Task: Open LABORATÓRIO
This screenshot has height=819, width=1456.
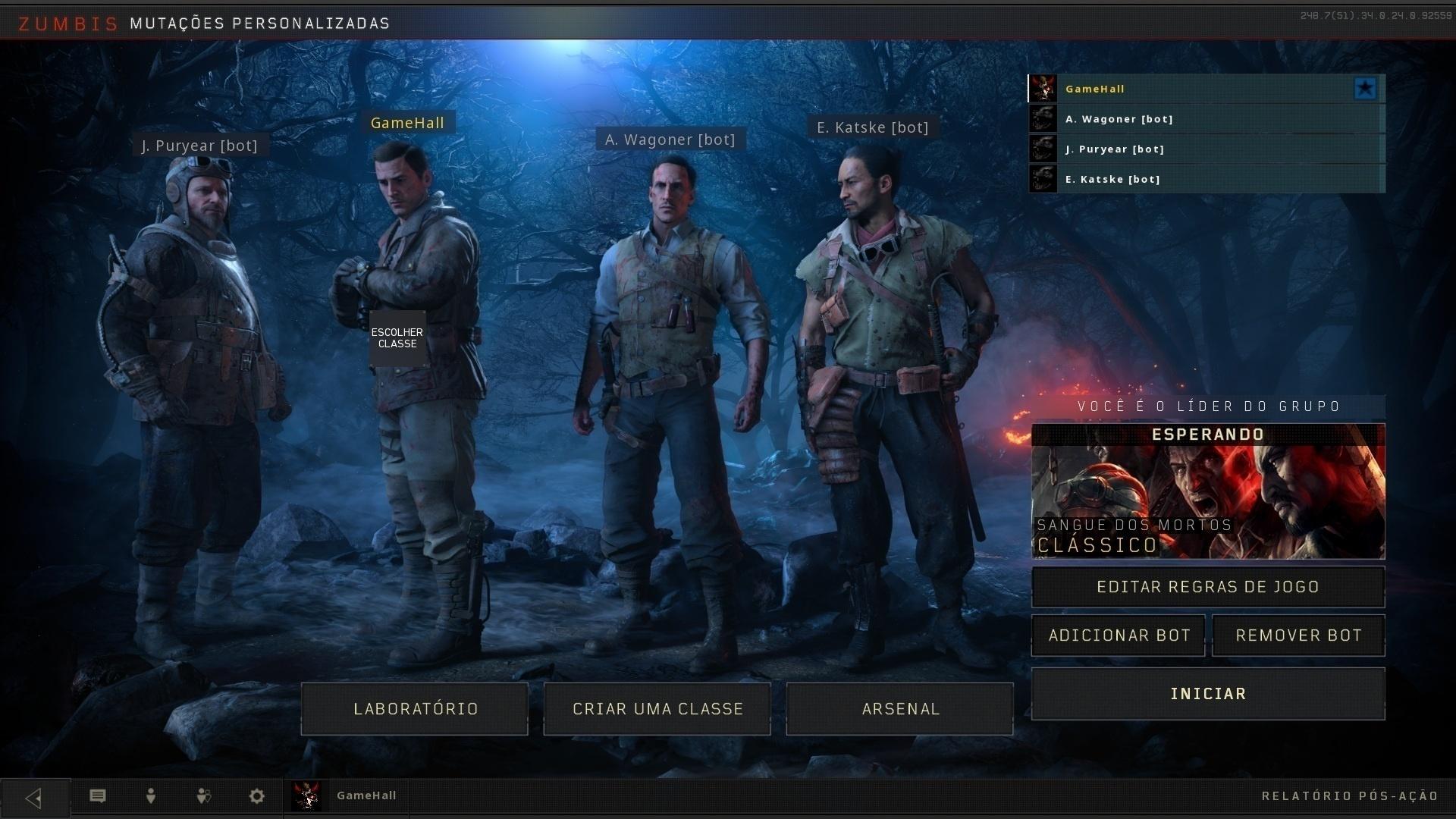Action: coord(414,708)
